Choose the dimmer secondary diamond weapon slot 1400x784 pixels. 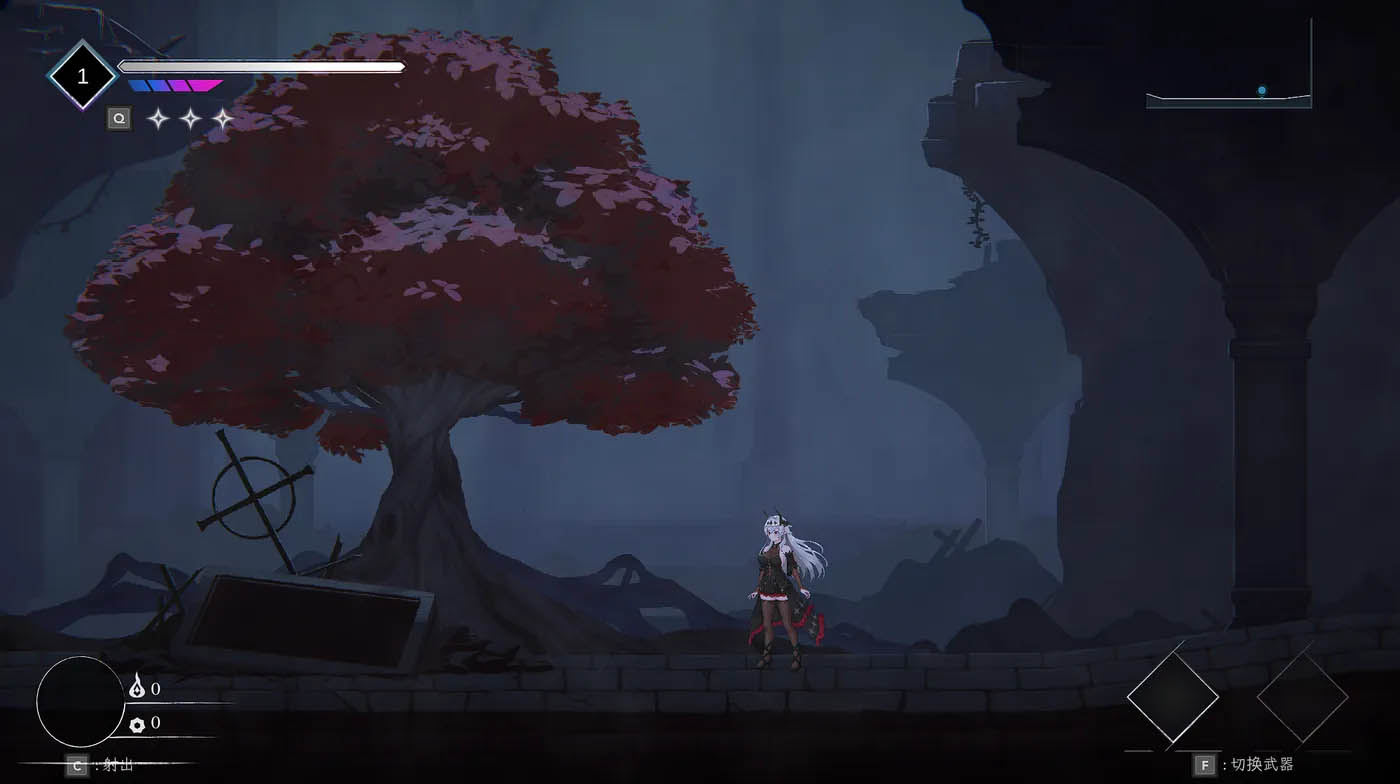click(x=1302, y=698)
